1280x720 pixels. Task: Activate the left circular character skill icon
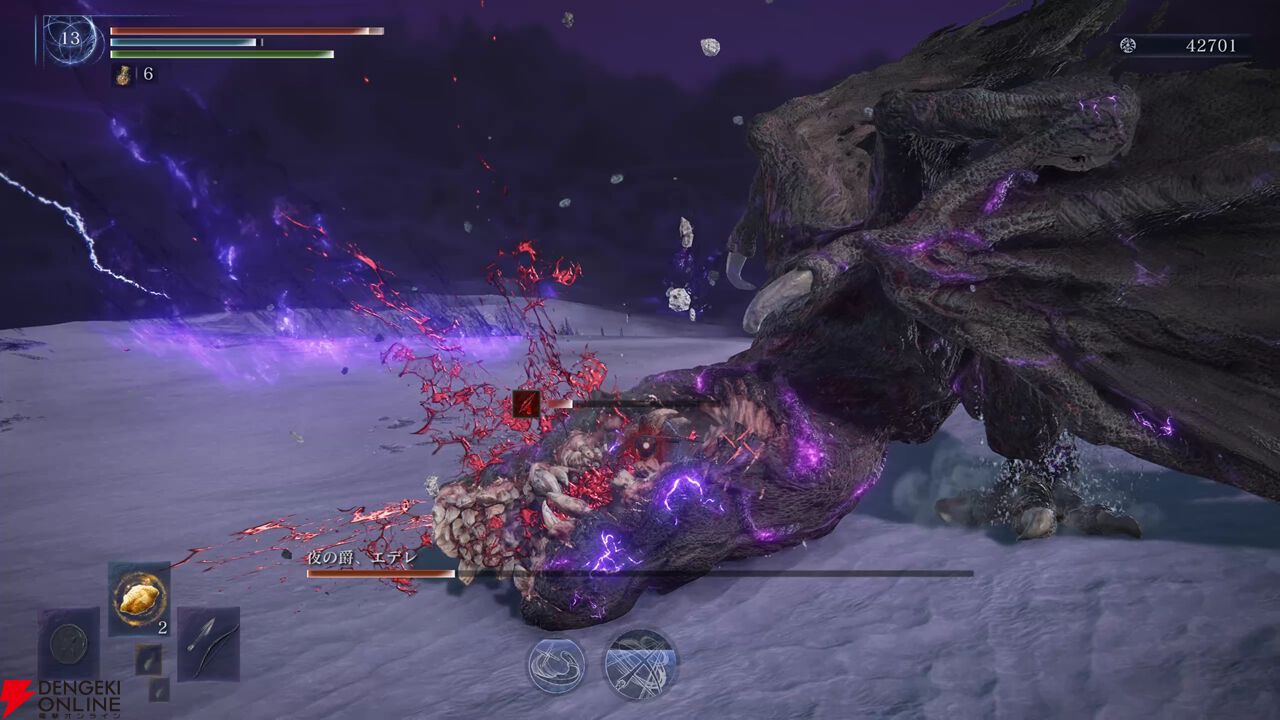coord(557,665)
